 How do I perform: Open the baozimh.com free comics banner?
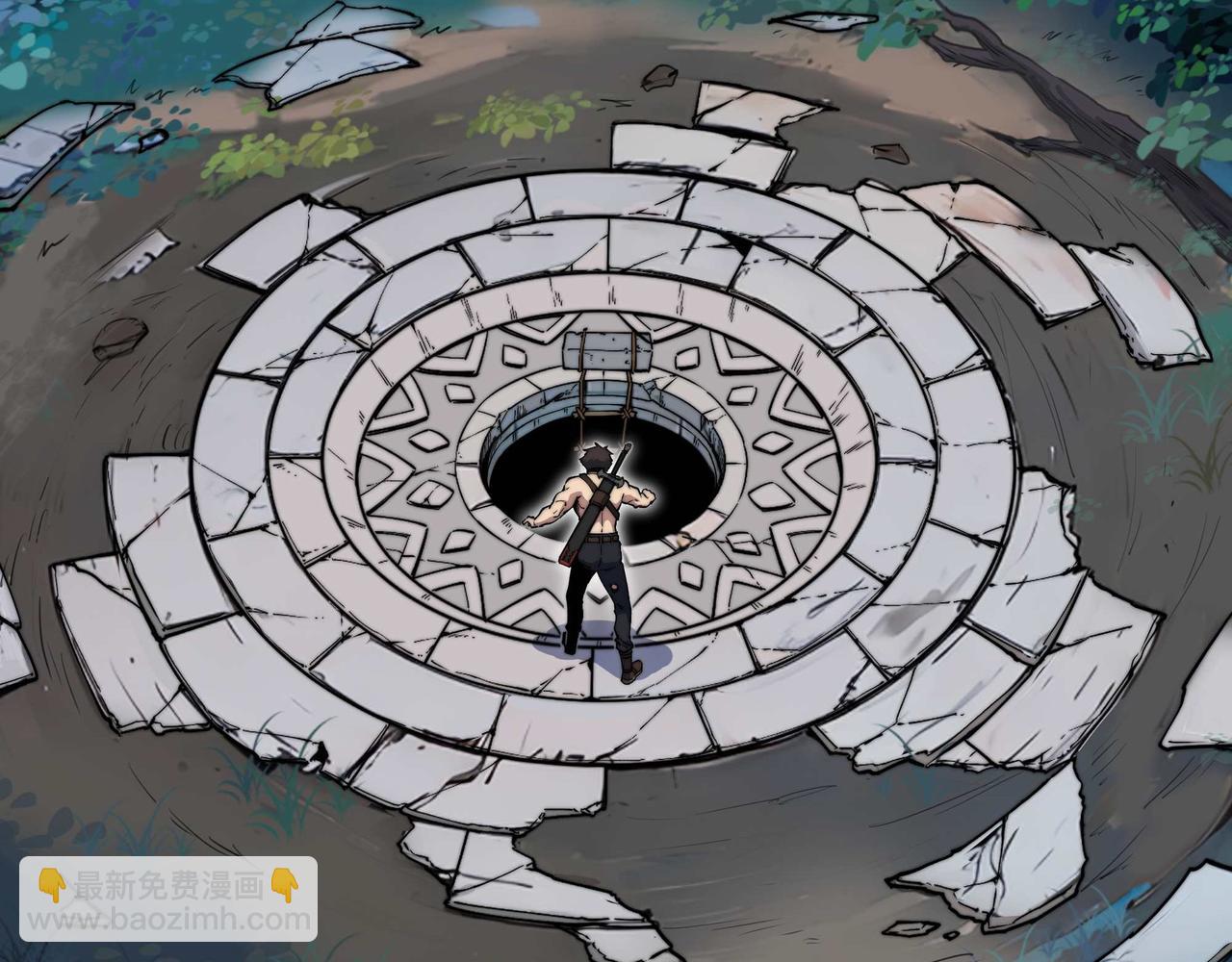tap(168, 899)
